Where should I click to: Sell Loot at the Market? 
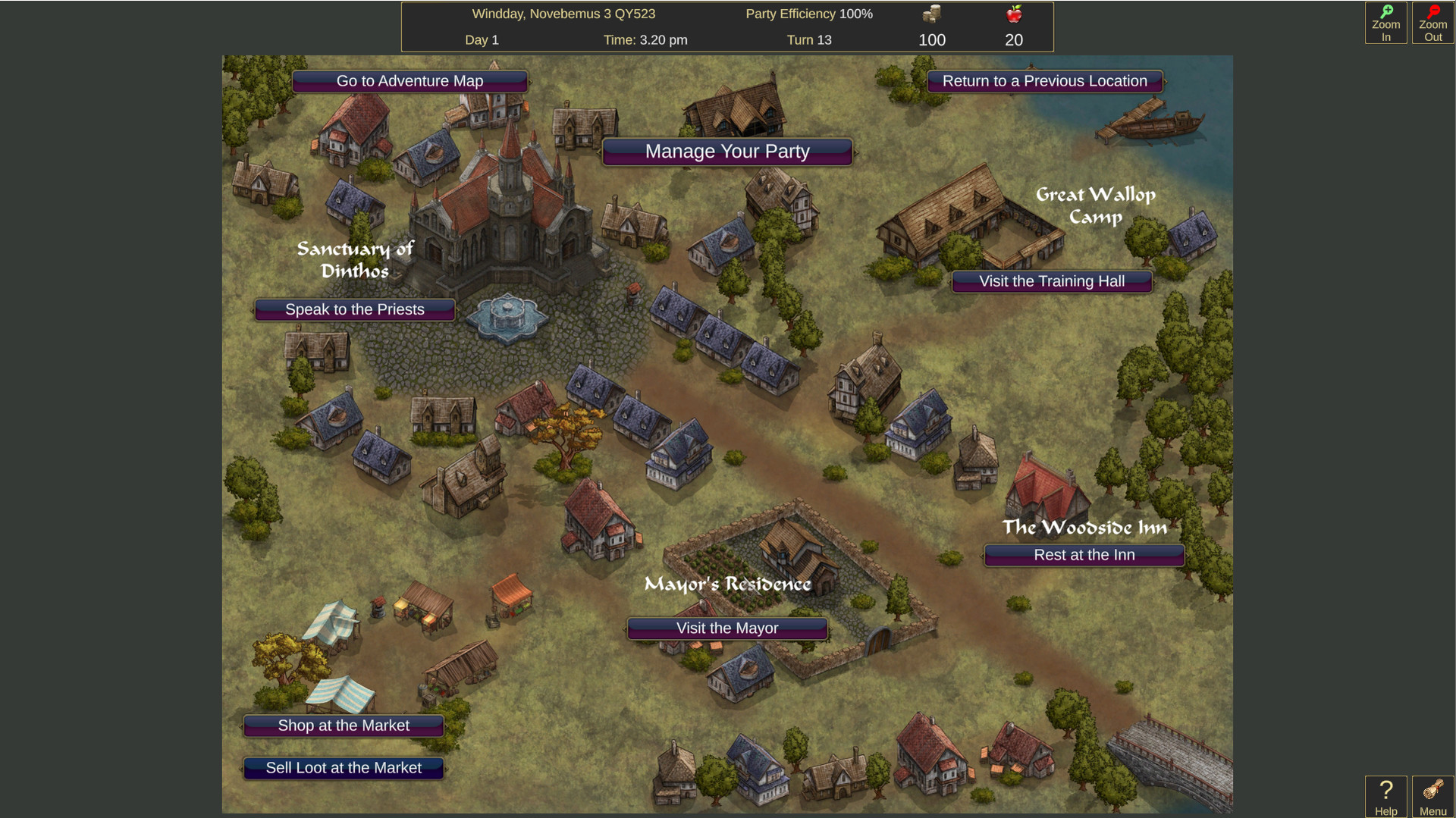click(342, 768)
